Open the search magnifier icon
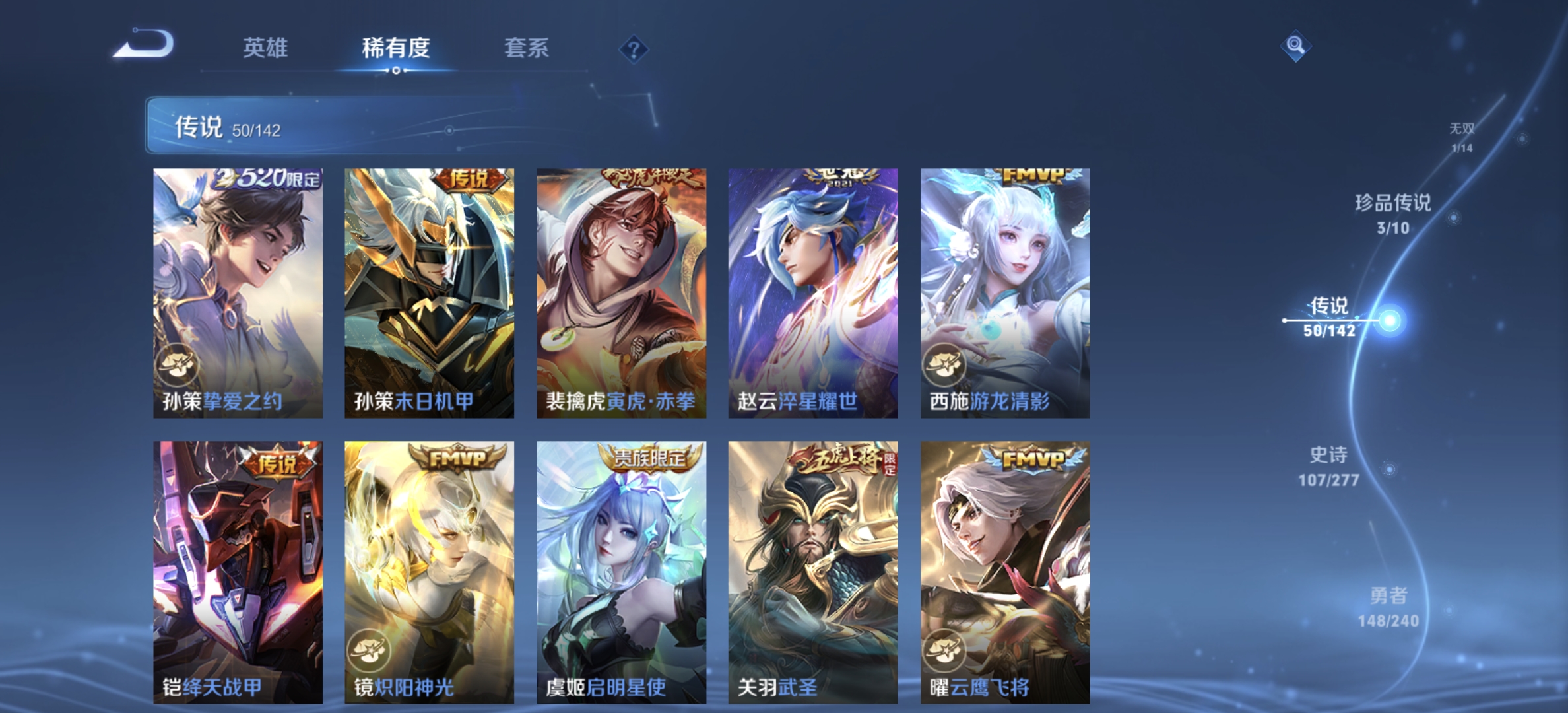 [x=1297, y=46]
